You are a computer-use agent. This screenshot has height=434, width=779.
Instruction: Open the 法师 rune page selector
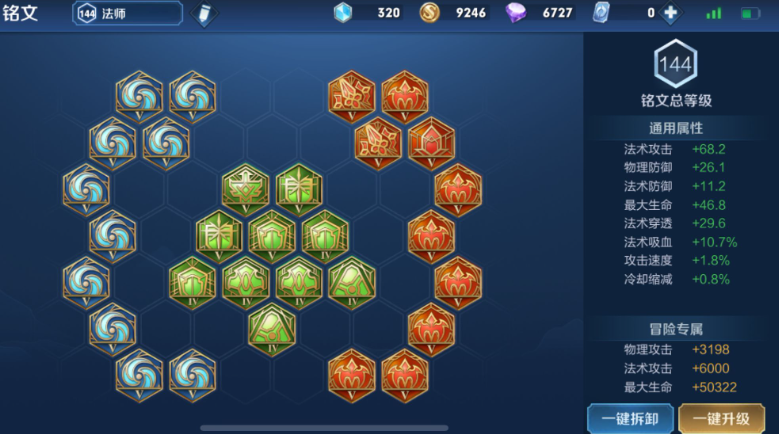128,13
